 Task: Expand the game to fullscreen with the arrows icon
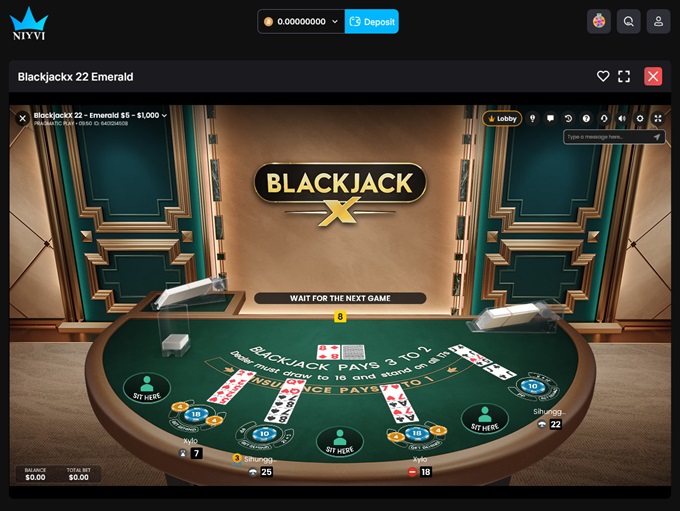point(658,118)
